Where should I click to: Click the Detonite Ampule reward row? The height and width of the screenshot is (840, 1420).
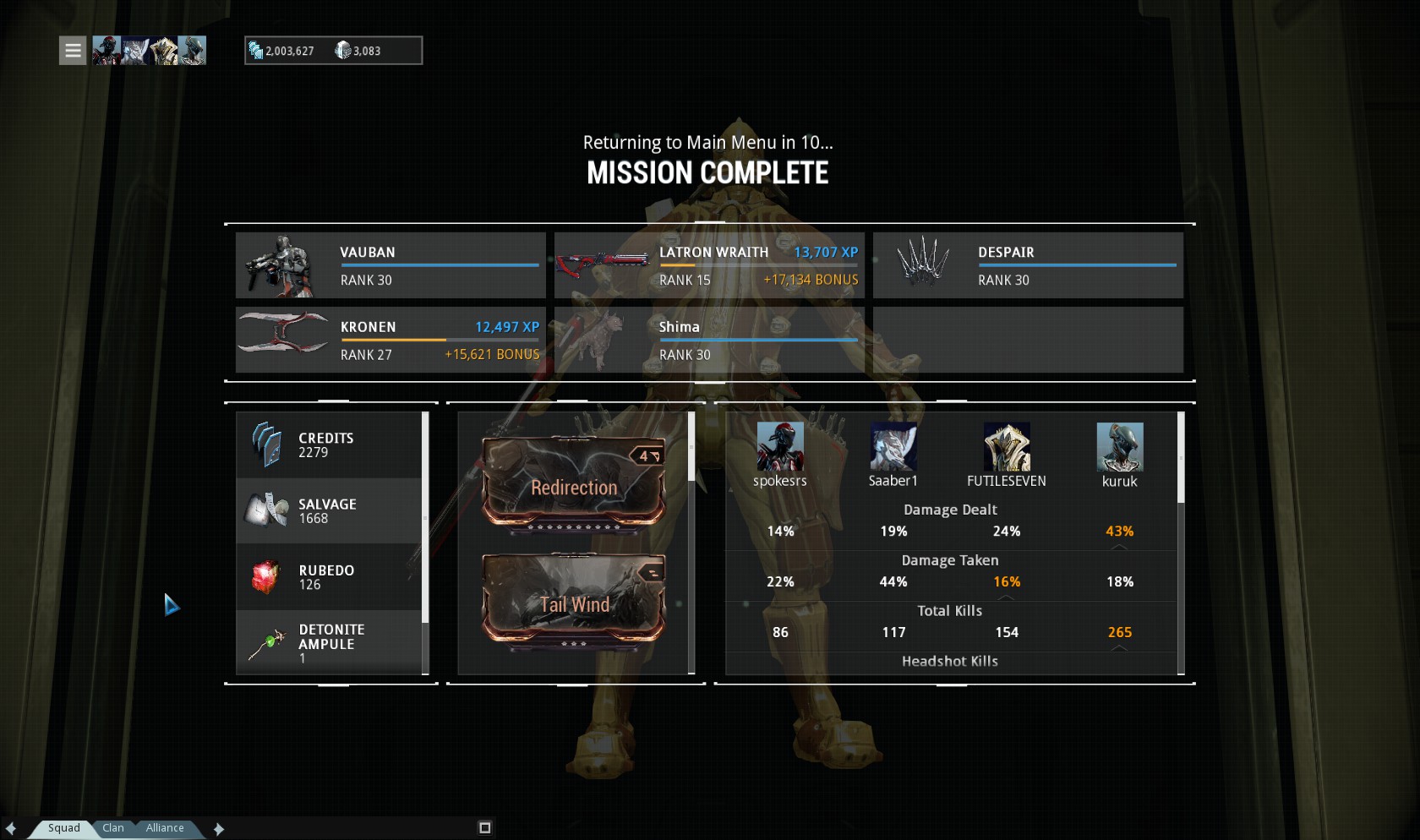tap(329, 643)
